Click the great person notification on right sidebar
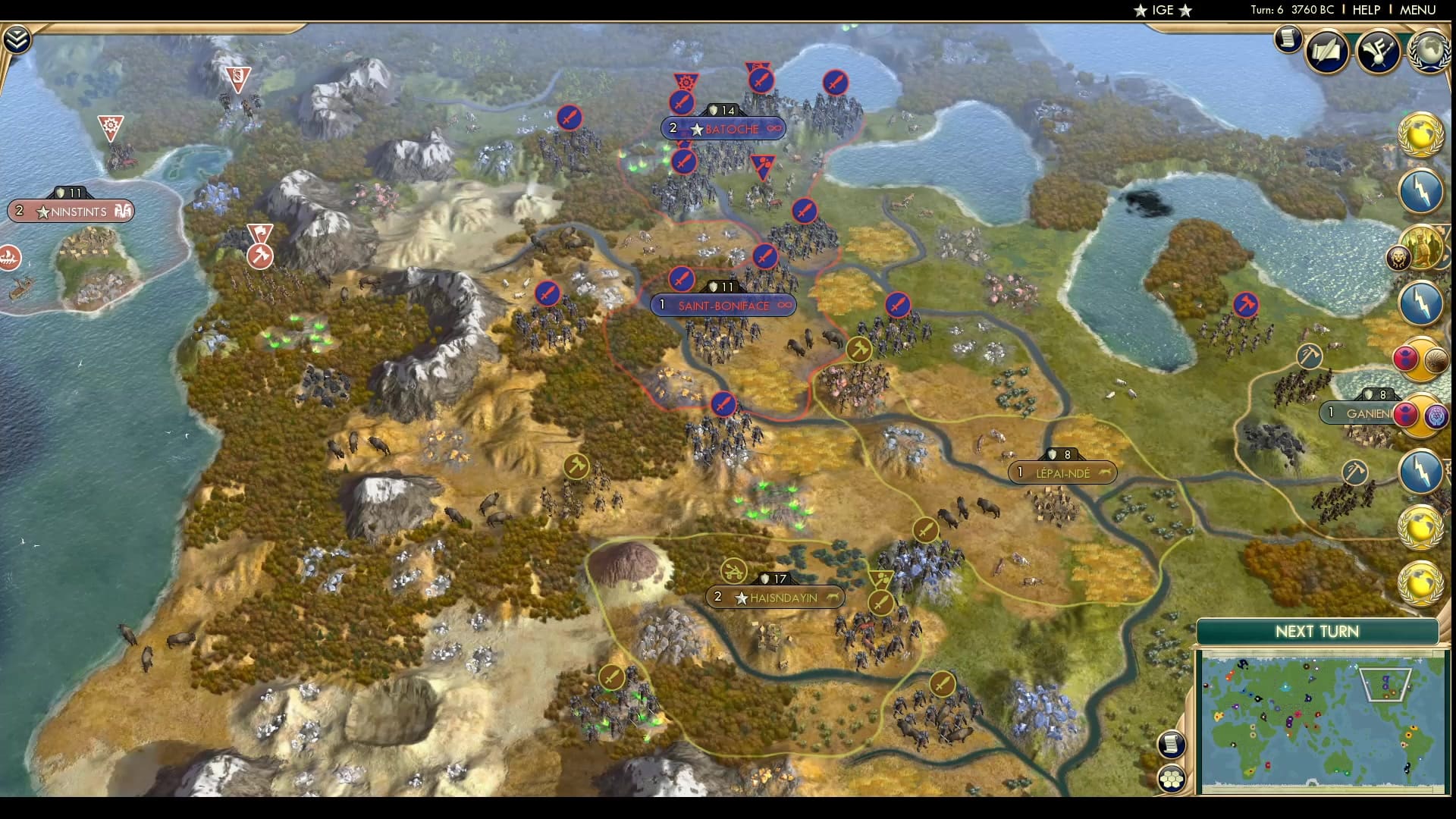The height and width of the screenshot is (819, 1456). coord(1423,248)
